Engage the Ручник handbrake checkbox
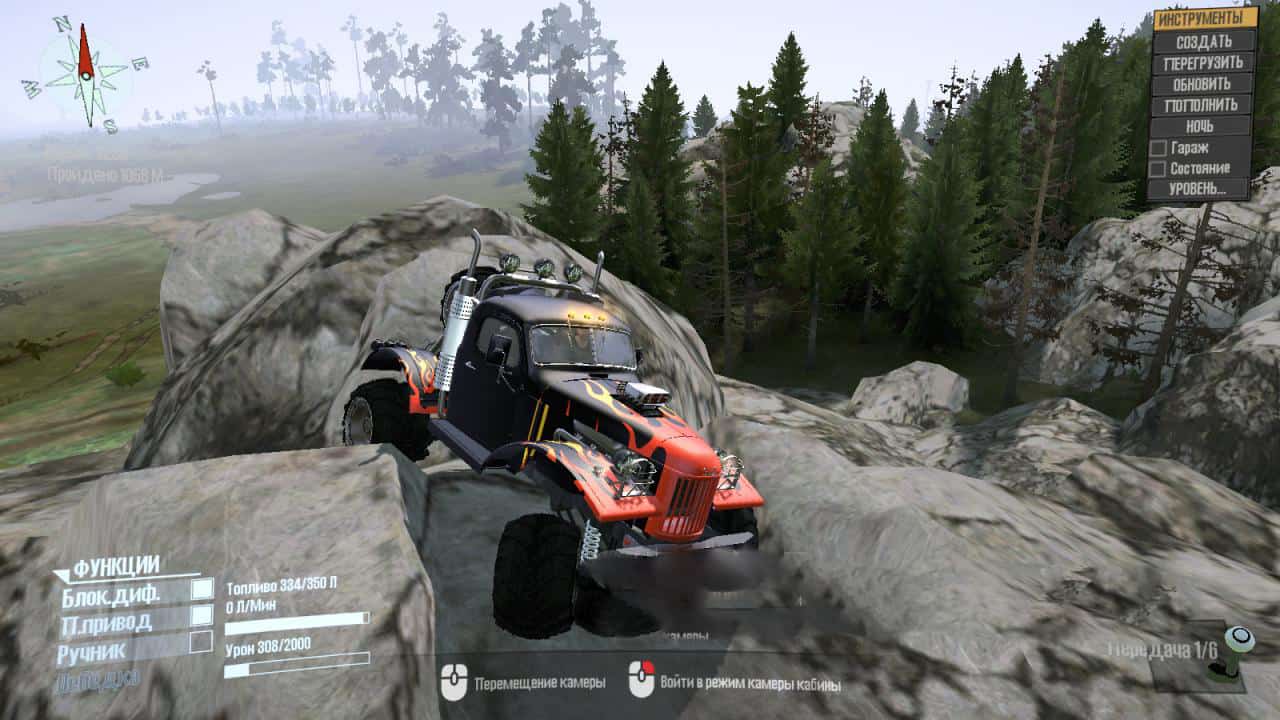1280x720 pixels. (x=201, y=641)
